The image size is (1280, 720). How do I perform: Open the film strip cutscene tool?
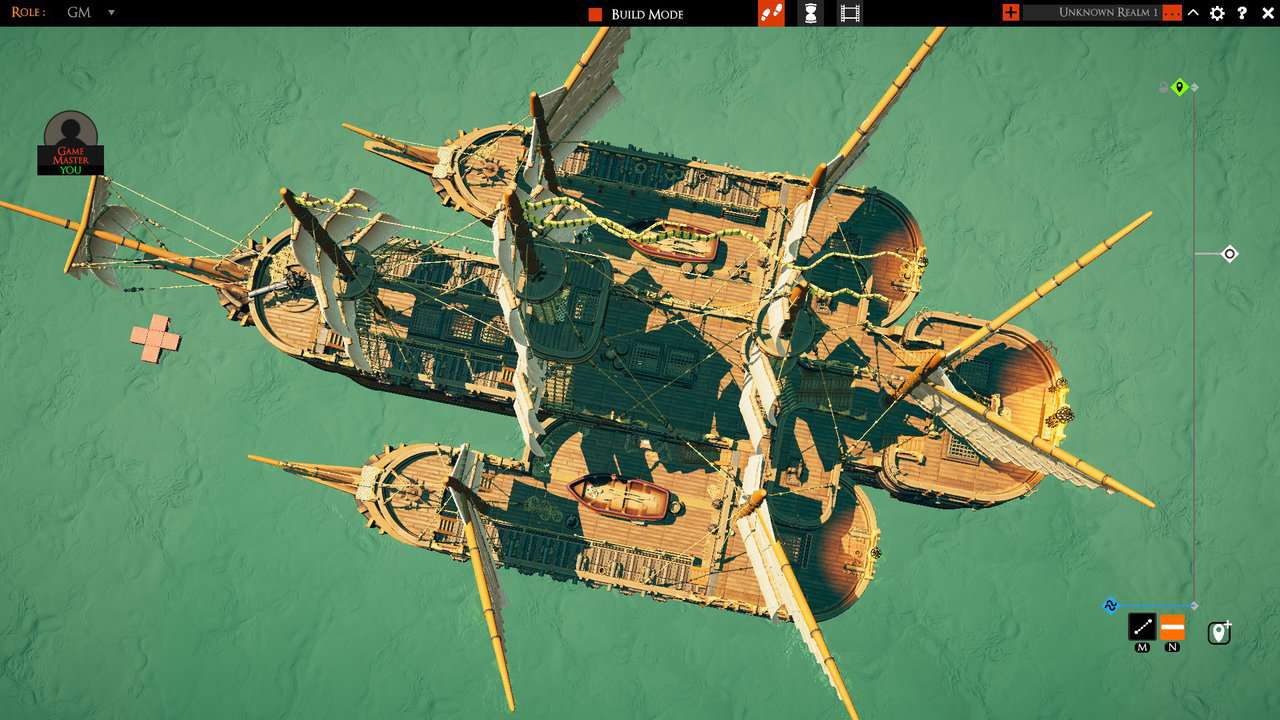851,13
